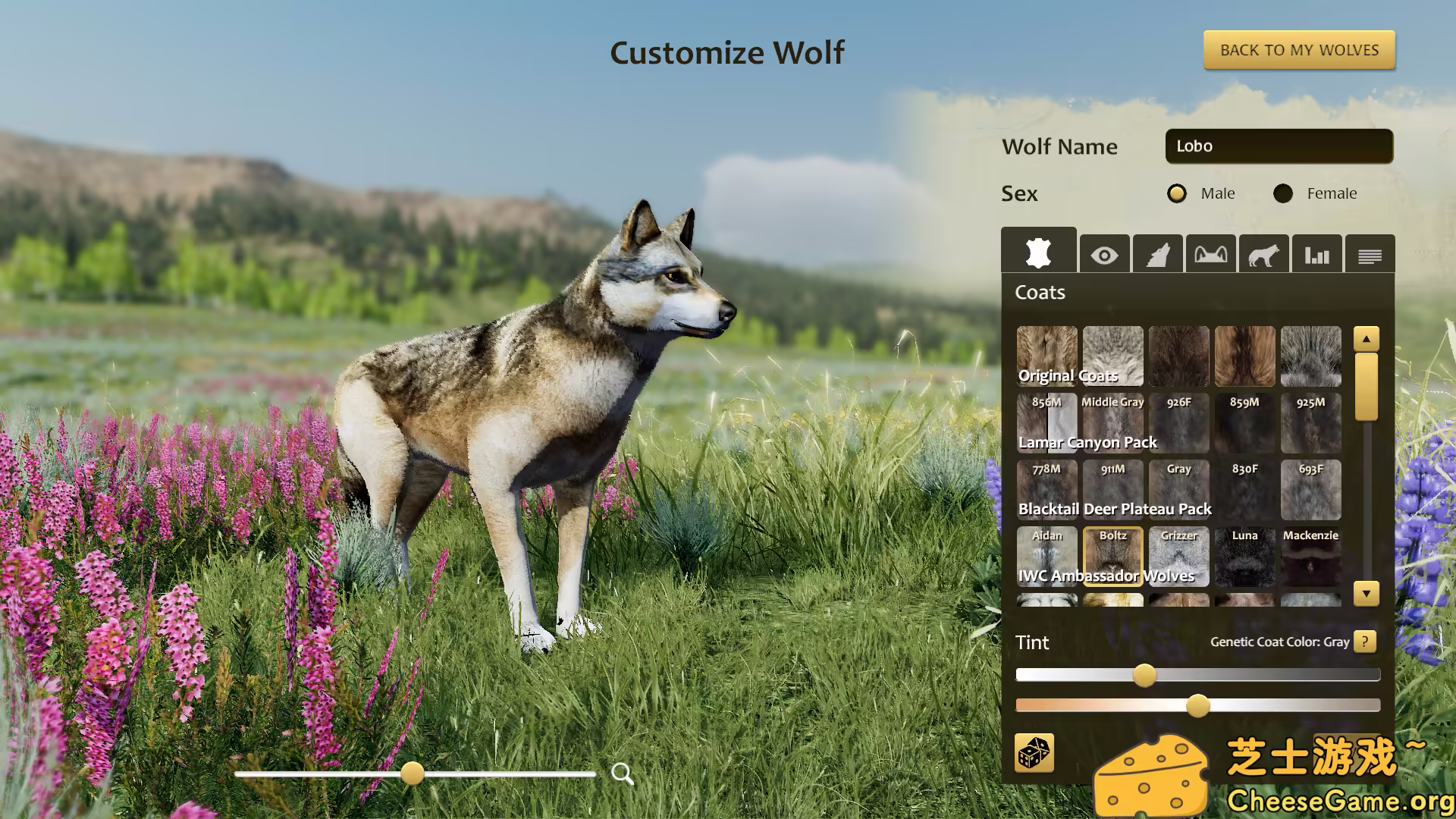Open the stats bar chart tab
The image size is (1456, 819).
coord(1316,254)
